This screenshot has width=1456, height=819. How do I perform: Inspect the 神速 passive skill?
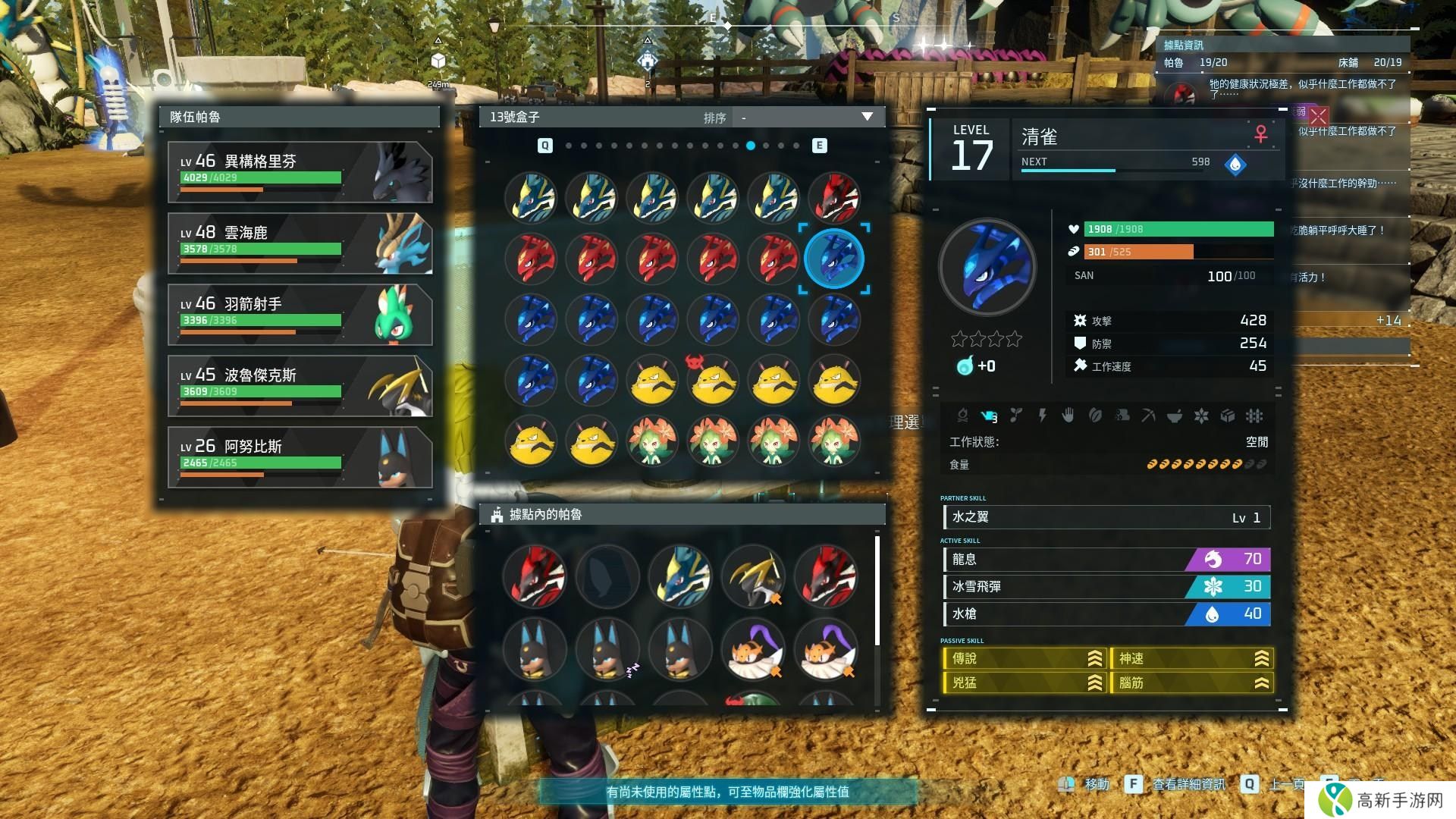pos(1191,659)
